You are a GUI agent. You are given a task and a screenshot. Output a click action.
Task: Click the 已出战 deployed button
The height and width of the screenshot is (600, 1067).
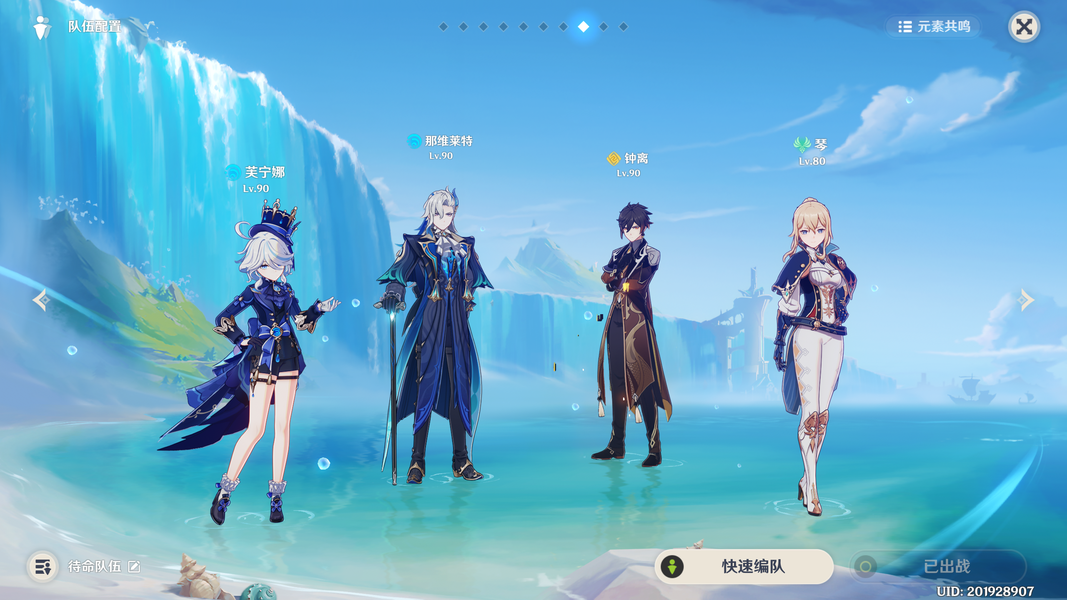click(x=938, y=566)
